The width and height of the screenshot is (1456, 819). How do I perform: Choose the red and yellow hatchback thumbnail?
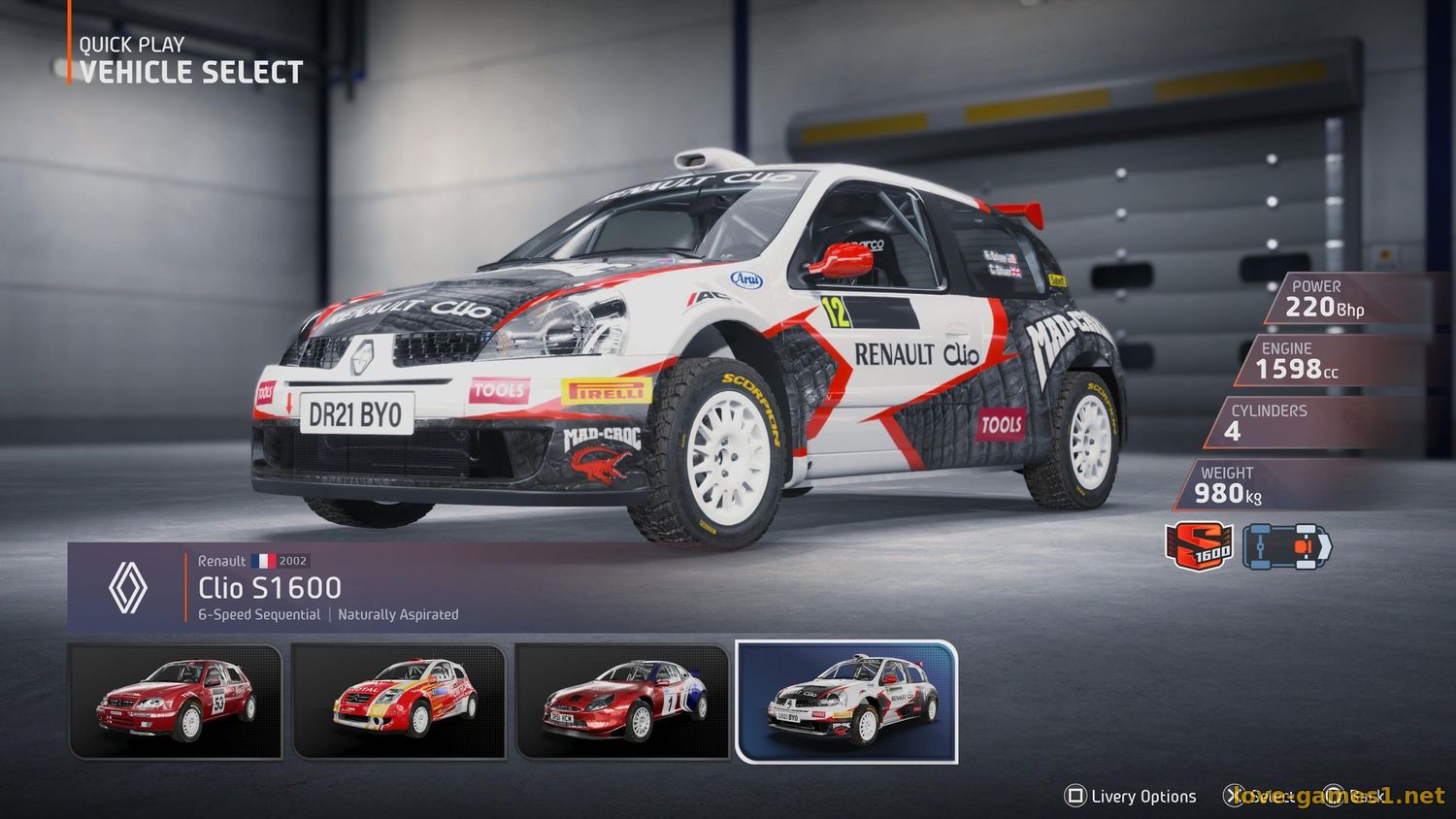click(x=399, y=701)
